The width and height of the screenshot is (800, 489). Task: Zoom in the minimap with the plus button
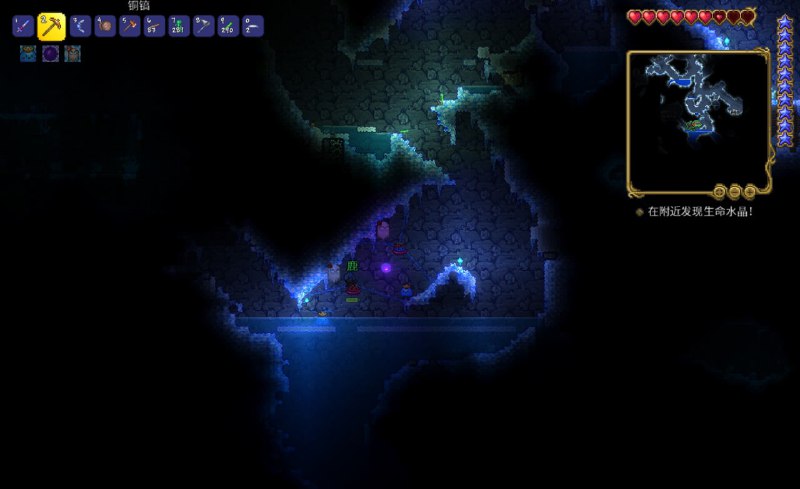click(x=749, y=191)
